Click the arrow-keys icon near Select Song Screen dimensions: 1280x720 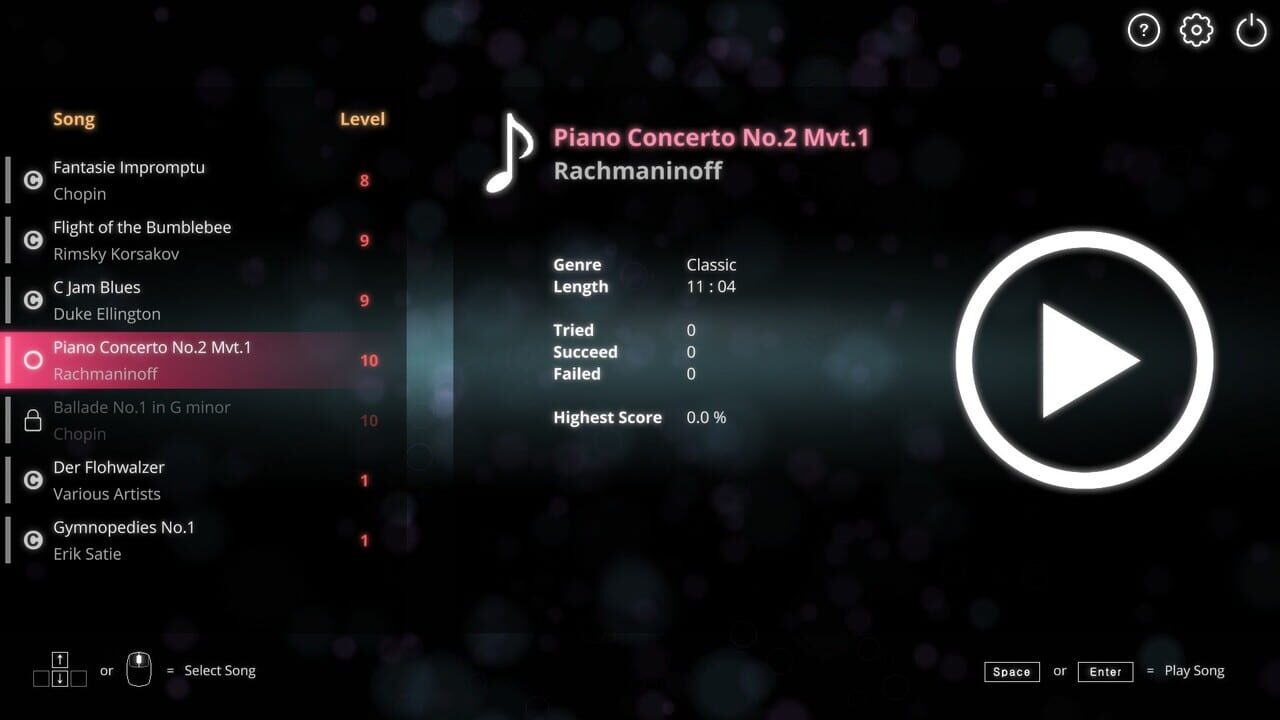coord(59,669)
